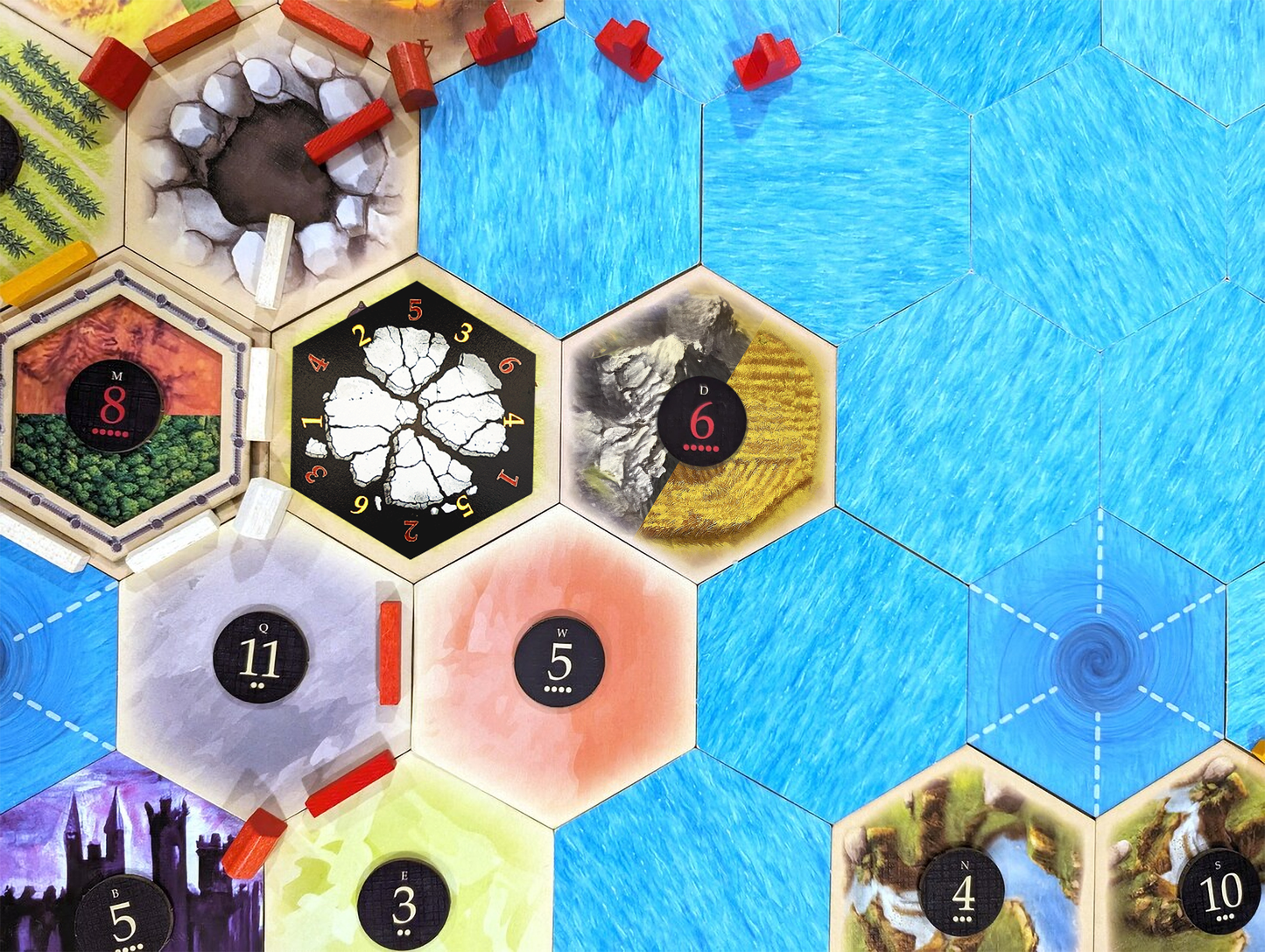Choose the 4 token marked N
The image size is (1265, 952).
click(x=963, y=892)
